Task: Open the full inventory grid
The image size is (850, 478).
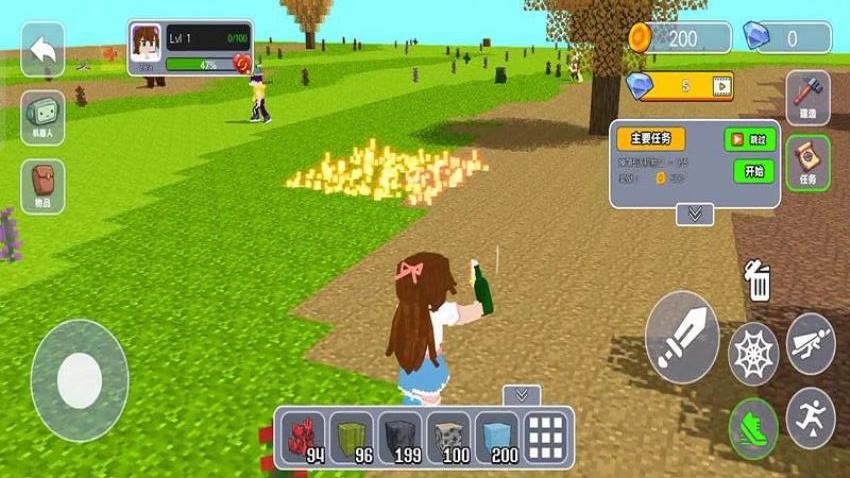Action: point(547,436)
